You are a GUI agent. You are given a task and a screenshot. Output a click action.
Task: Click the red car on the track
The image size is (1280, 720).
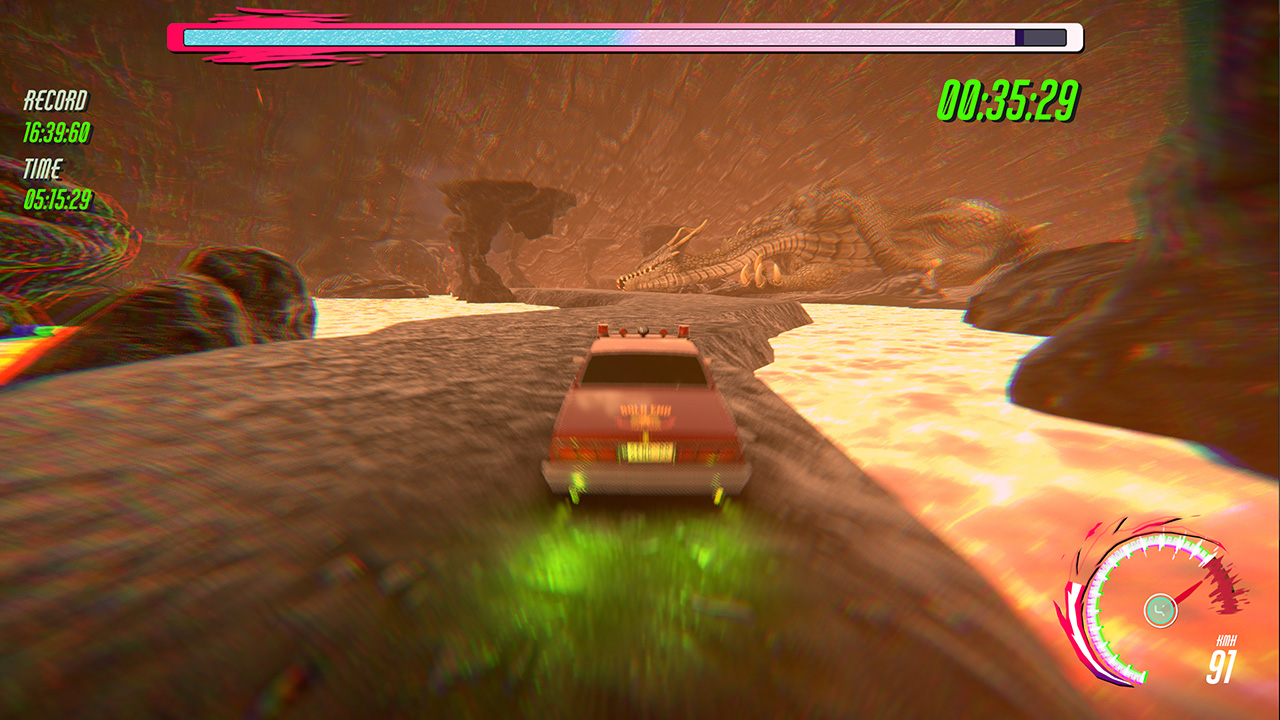(645, 420)
